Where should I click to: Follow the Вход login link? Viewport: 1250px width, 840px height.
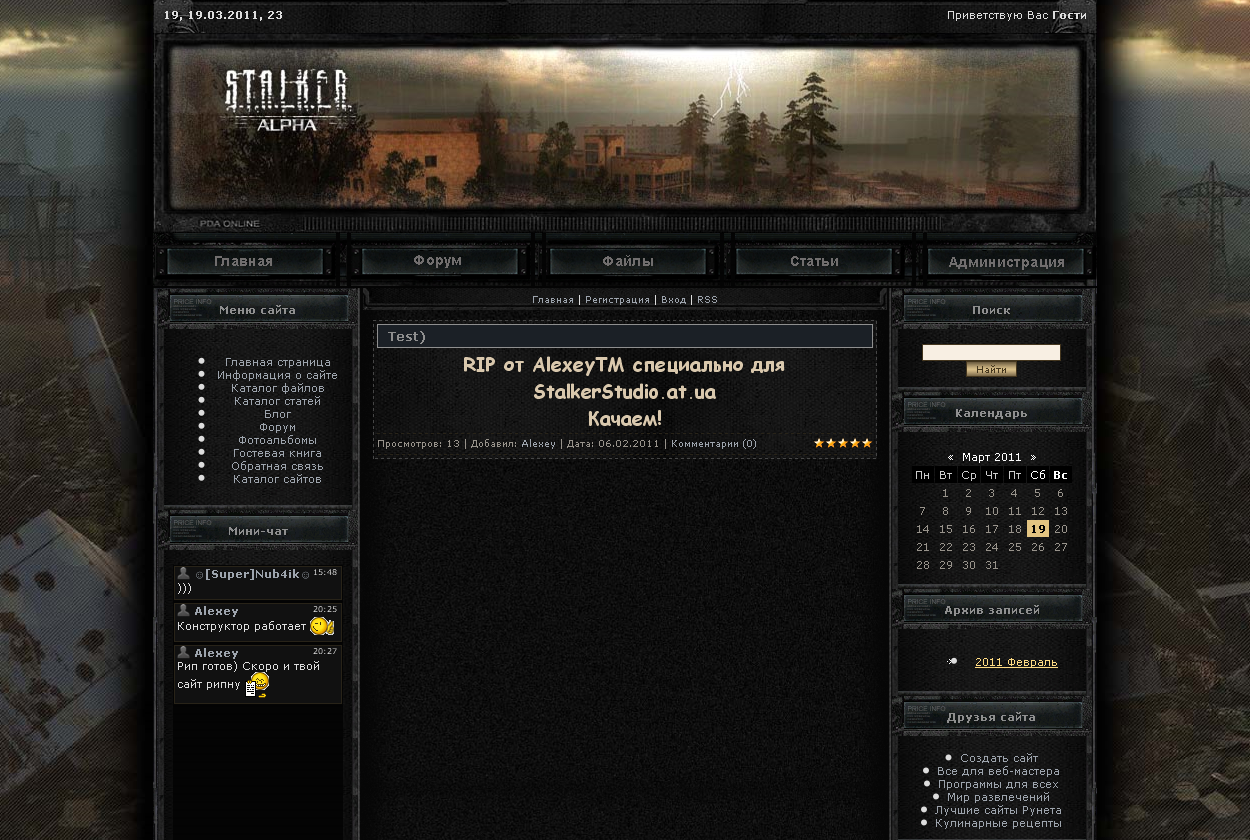(673, 300)
